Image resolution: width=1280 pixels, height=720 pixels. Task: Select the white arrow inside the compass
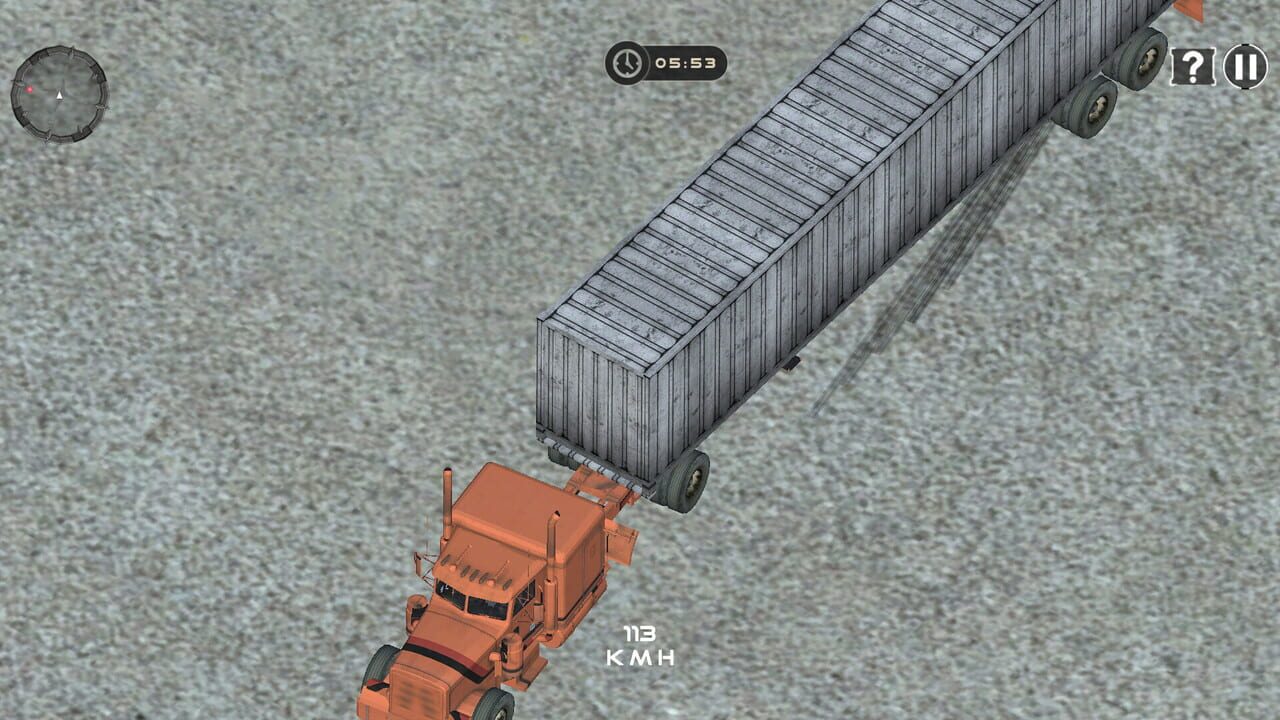coord(59,95)
